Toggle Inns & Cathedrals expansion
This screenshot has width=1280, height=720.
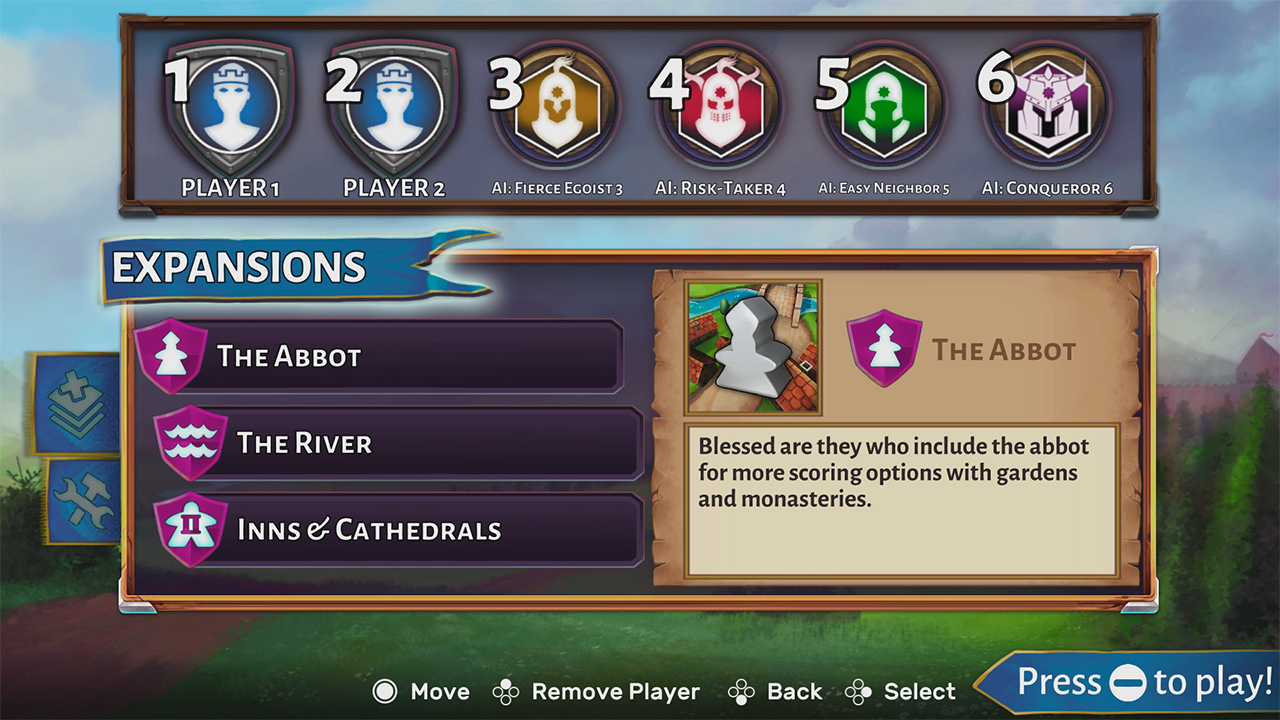pyautogui.click(x=398, y=529)
